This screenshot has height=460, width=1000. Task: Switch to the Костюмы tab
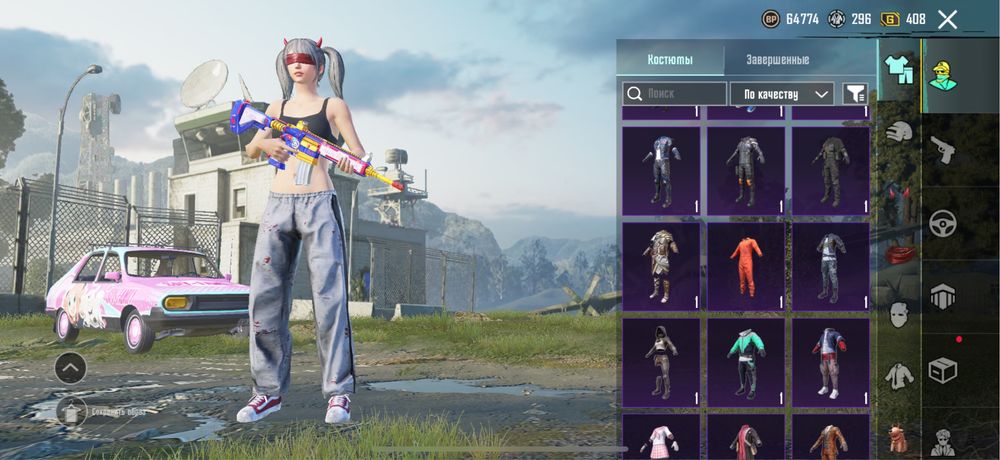click(670, 59)
